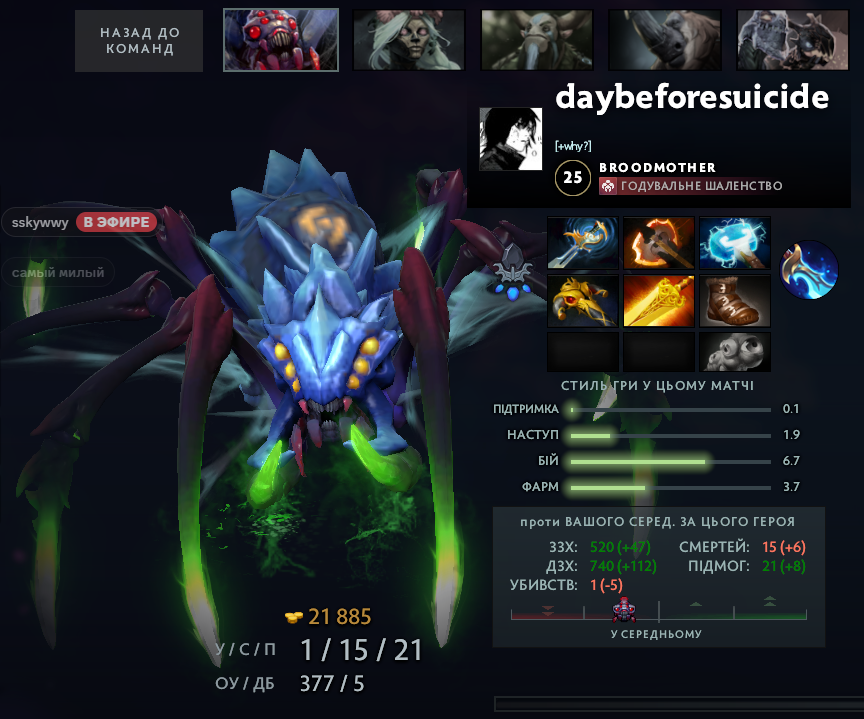
Task: Pick the last hero portrait in the row
Action: click(792, 40)
